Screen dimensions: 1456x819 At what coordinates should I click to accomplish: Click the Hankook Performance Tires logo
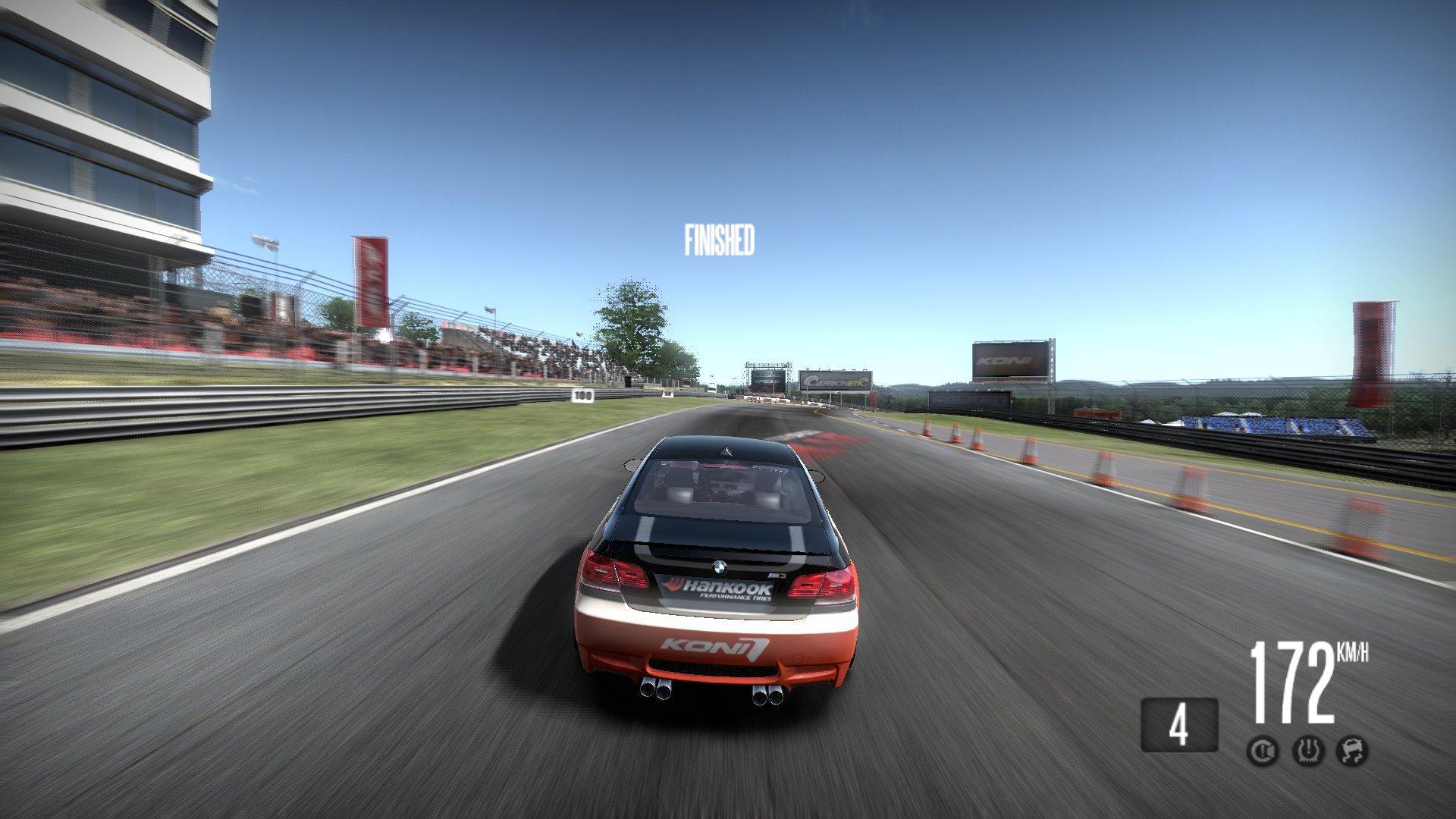(719, 588)
